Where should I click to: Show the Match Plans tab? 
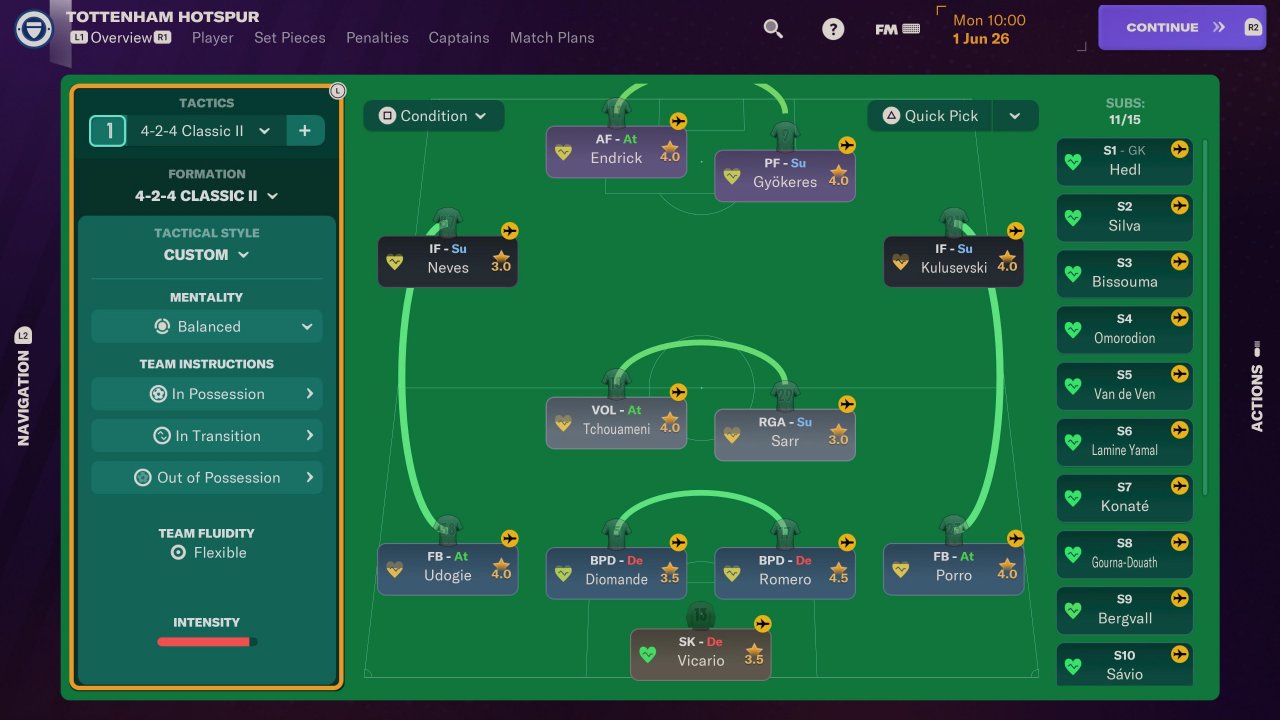(x=552, y=38)
